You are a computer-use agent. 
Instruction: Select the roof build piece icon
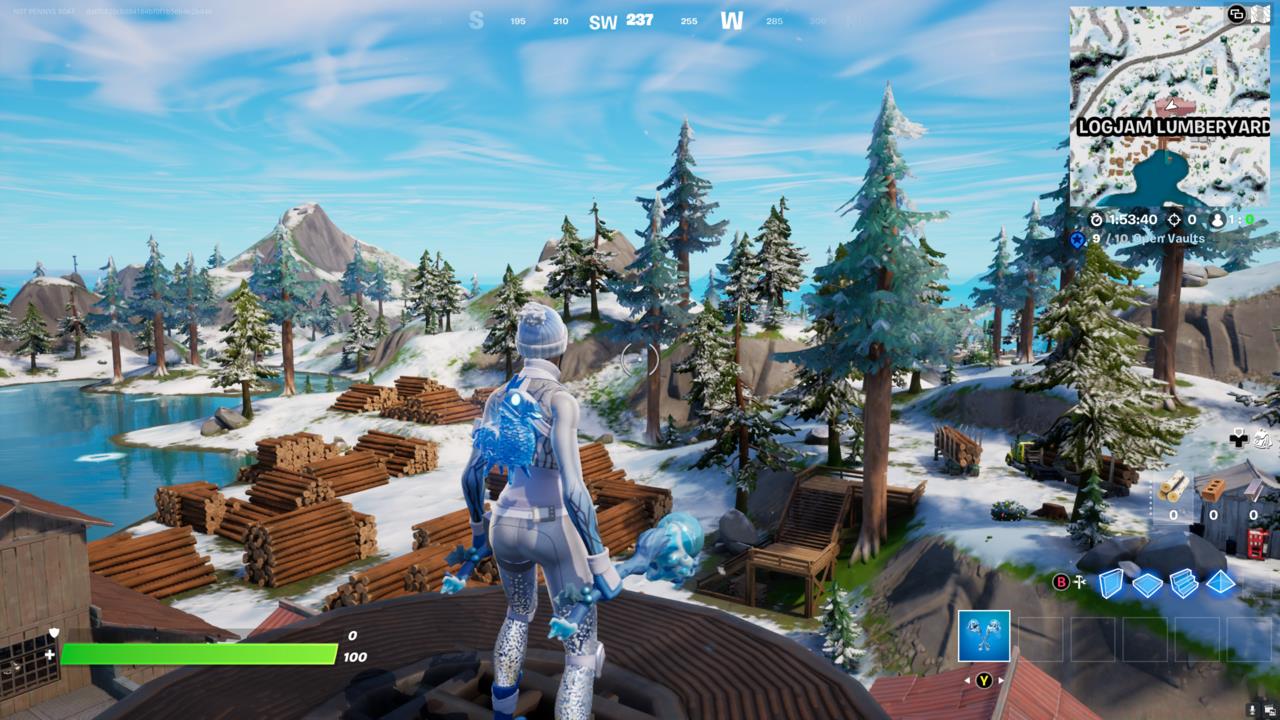click(x=1220, y=582)
